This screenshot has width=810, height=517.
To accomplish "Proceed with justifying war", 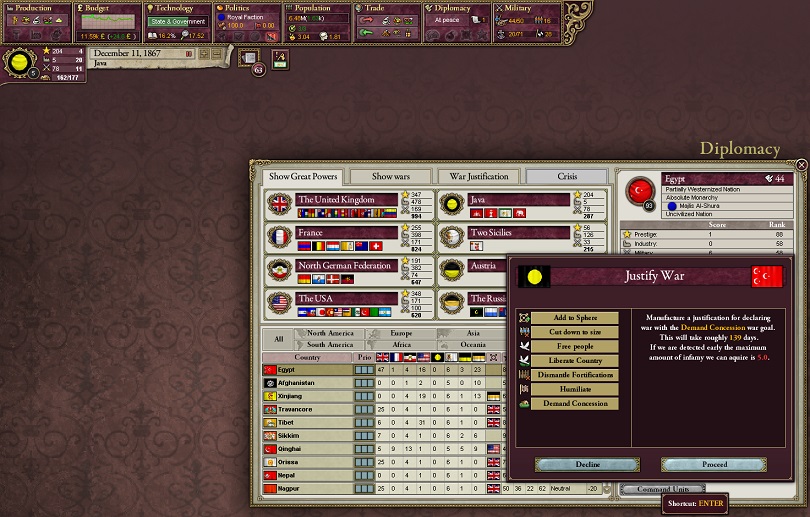I will (x=715, y=465).
